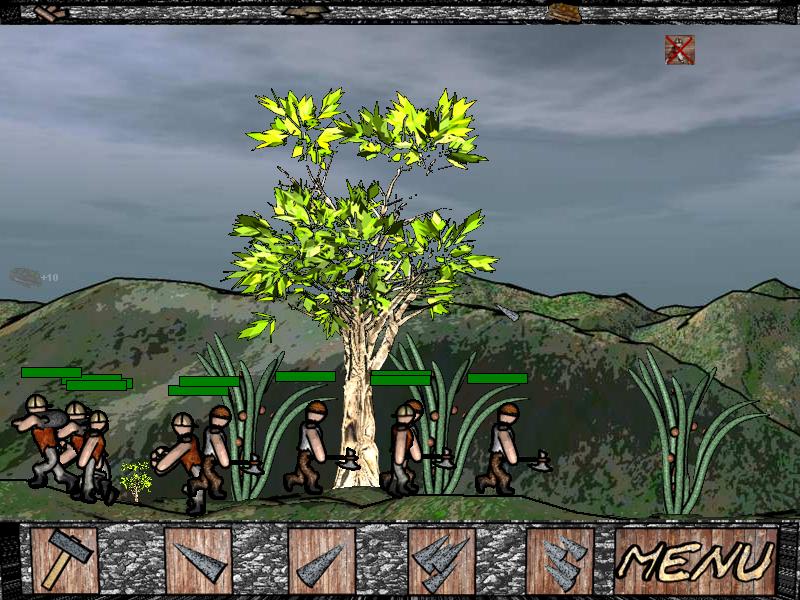Choose the single spike pointing up-right

tap(322, 561)
